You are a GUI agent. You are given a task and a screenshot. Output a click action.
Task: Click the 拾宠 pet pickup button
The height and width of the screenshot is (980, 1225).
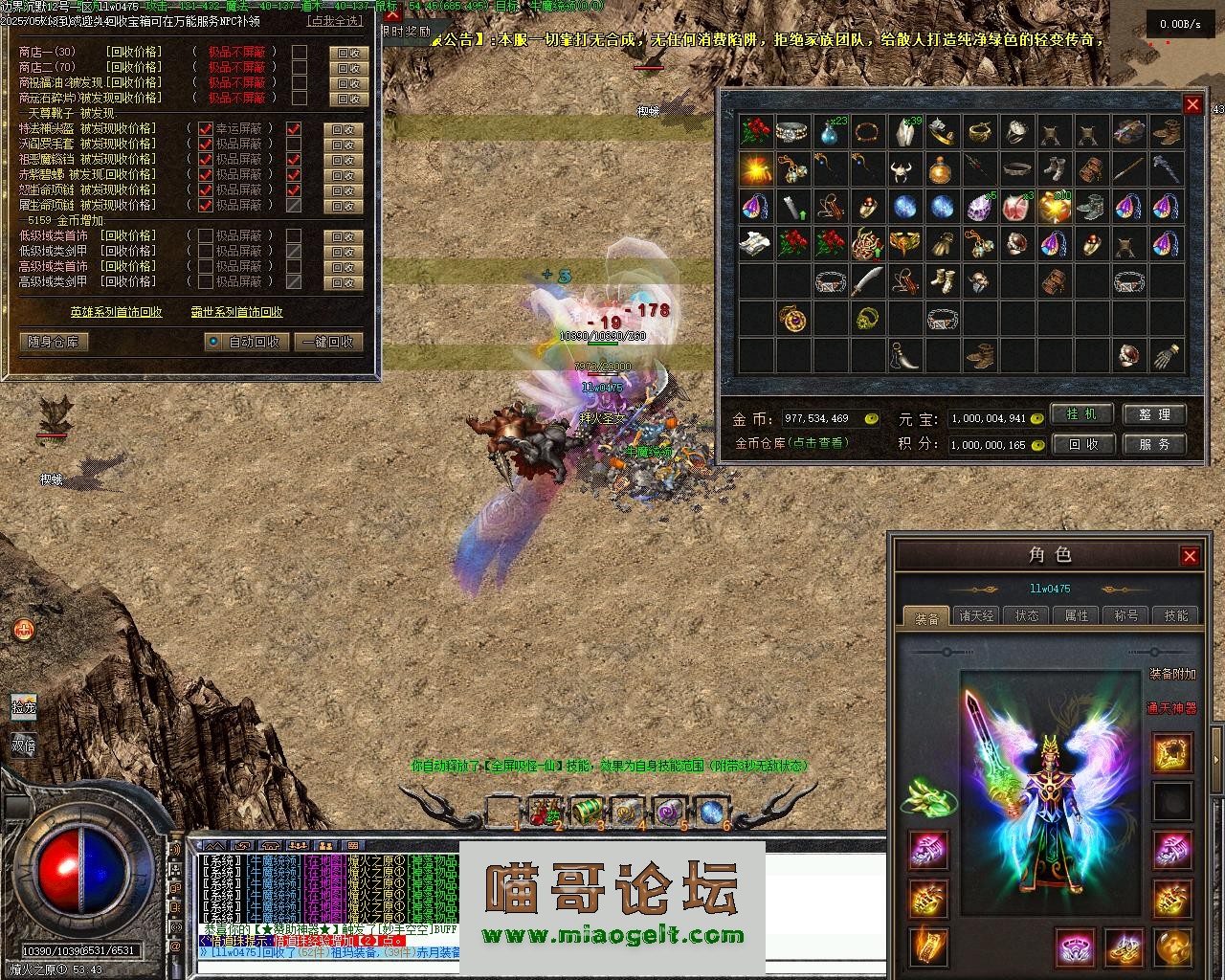click(23, 708)
